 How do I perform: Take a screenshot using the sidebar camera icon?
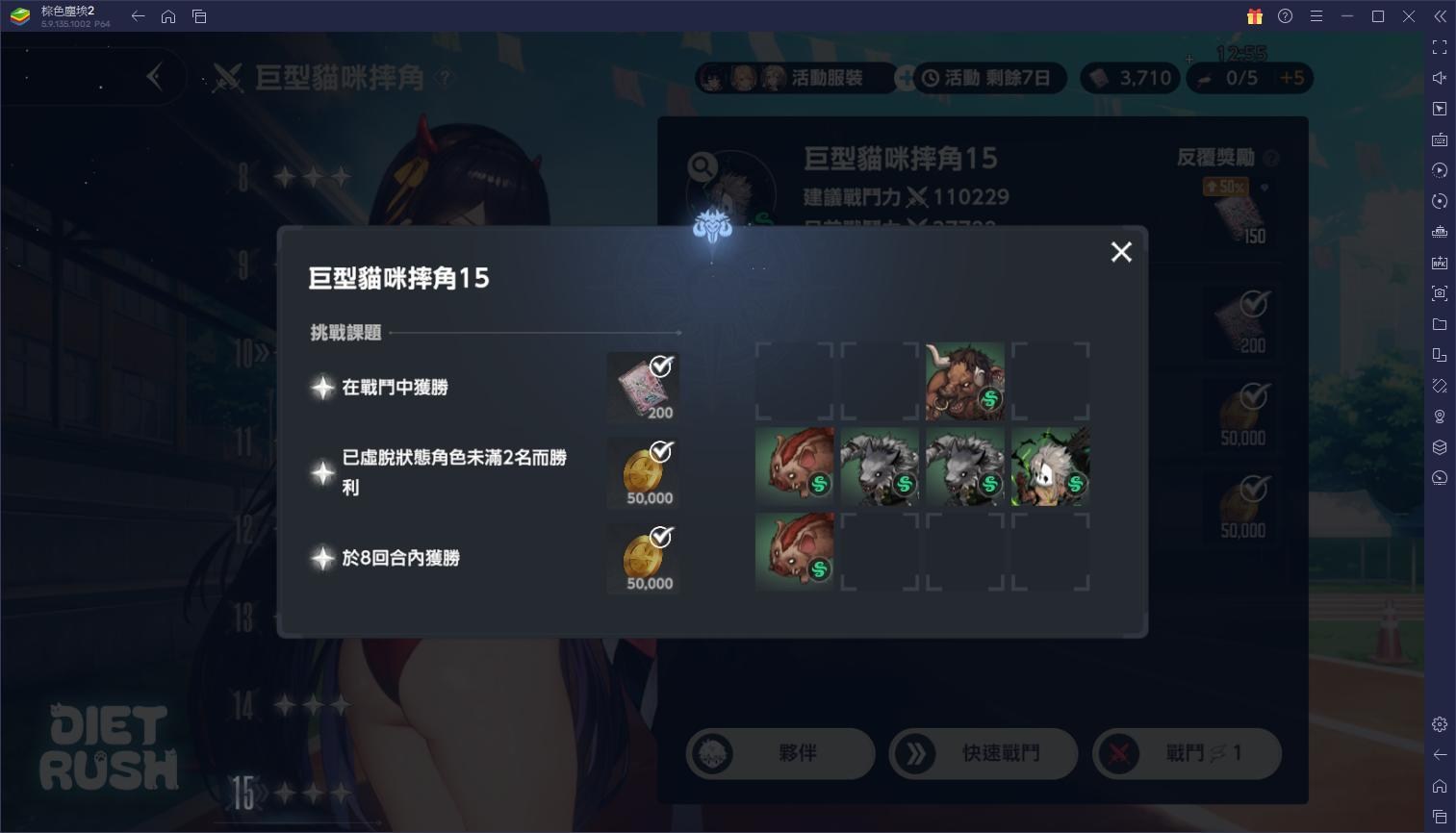(x=1440, y=293)
